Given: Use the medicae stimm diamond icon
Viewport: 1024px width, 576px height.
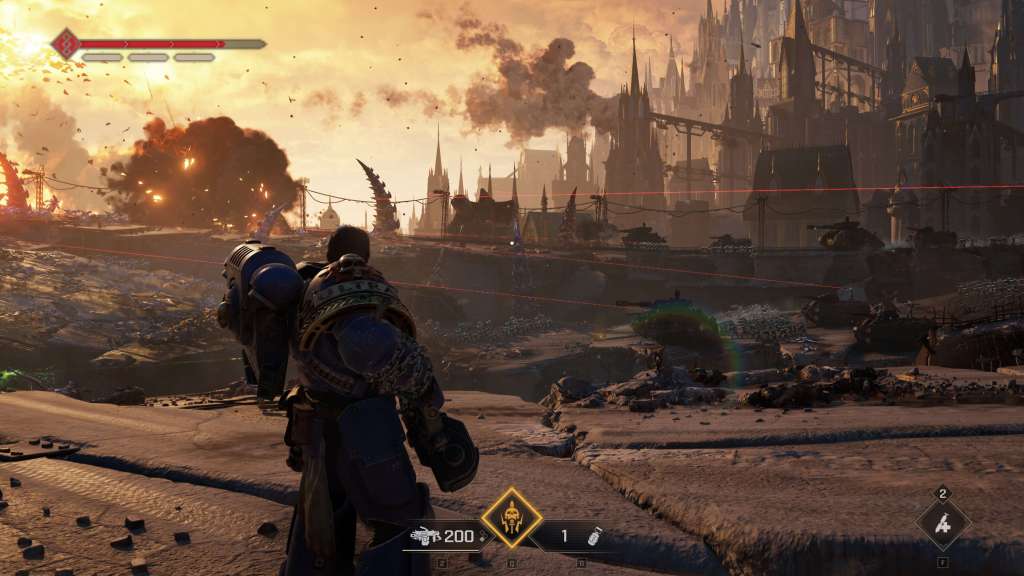Looking at the screenshot, I should click(x=943, y=523).
